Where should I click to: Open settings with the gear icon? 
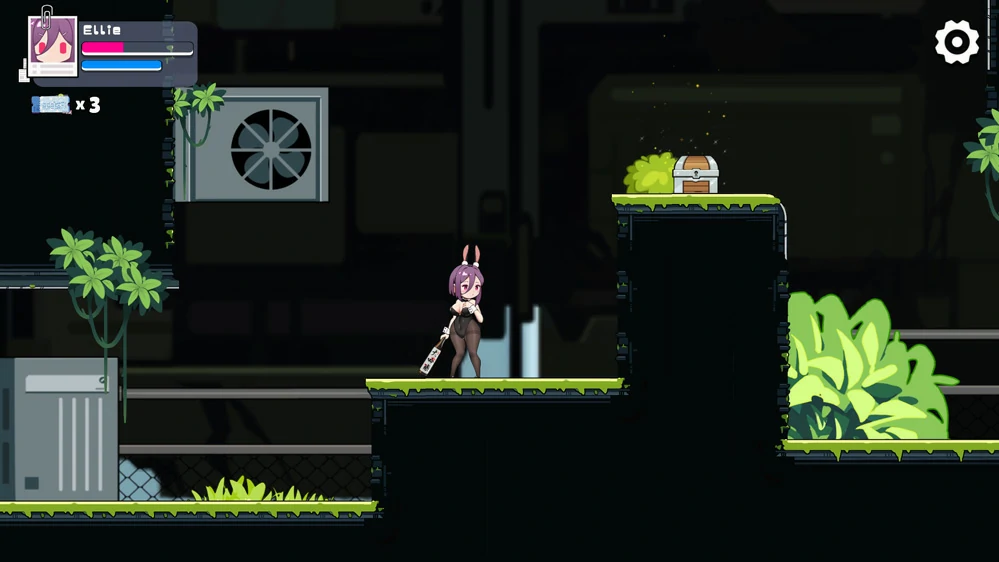pos(957,43)
